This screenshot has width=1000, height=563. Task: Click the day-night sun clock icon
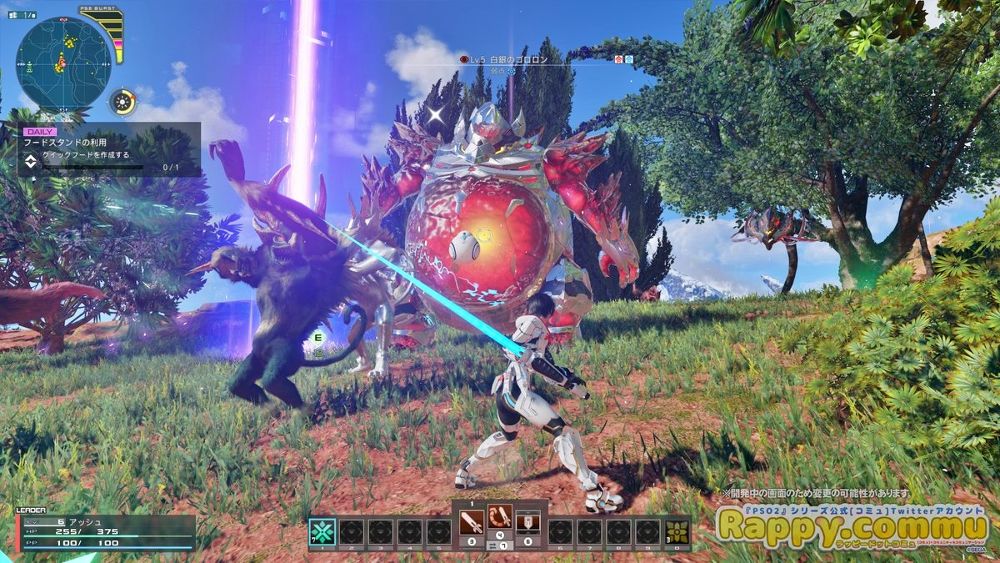[x=124, y=102]
